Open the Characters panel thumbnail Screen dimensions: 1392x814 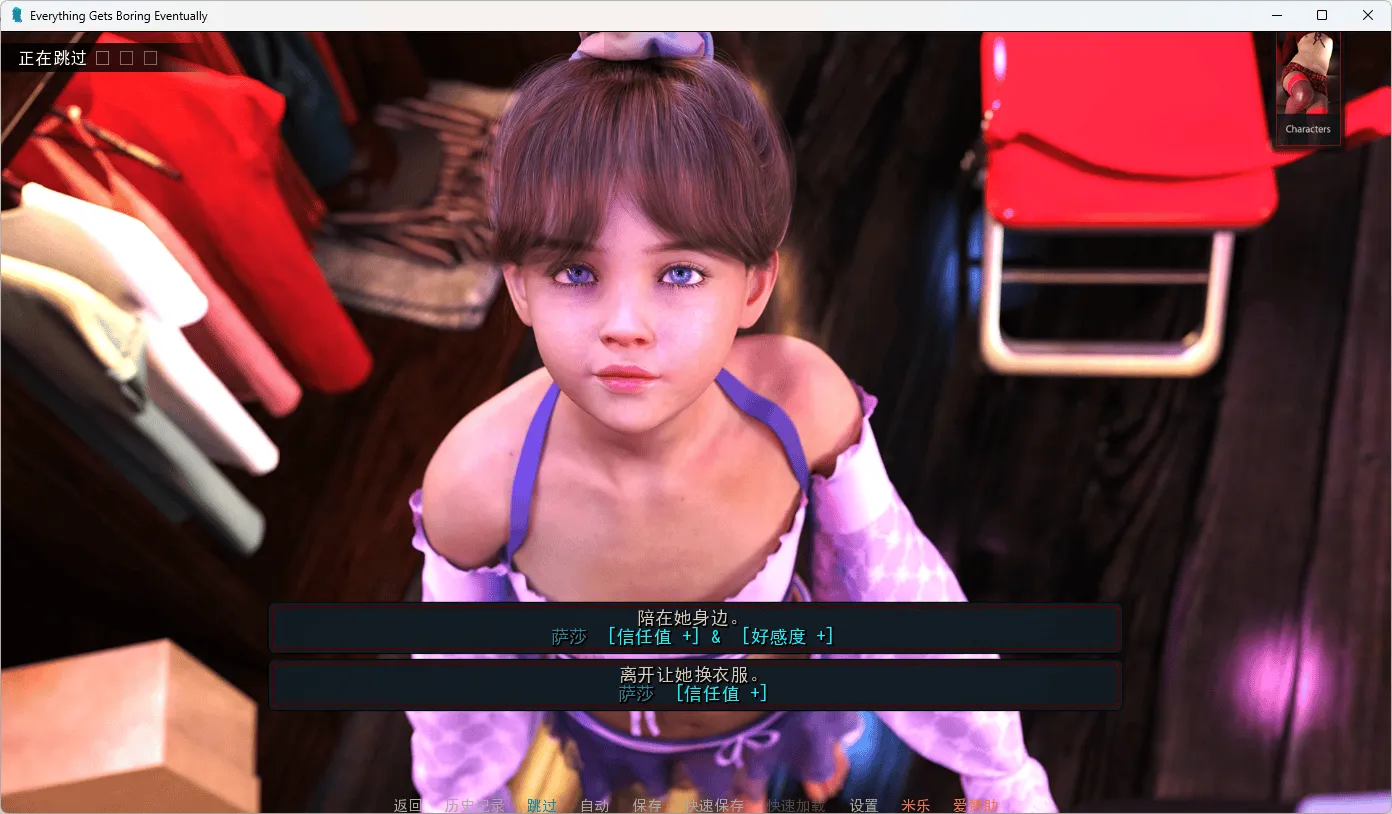(x=1307, y=75)
